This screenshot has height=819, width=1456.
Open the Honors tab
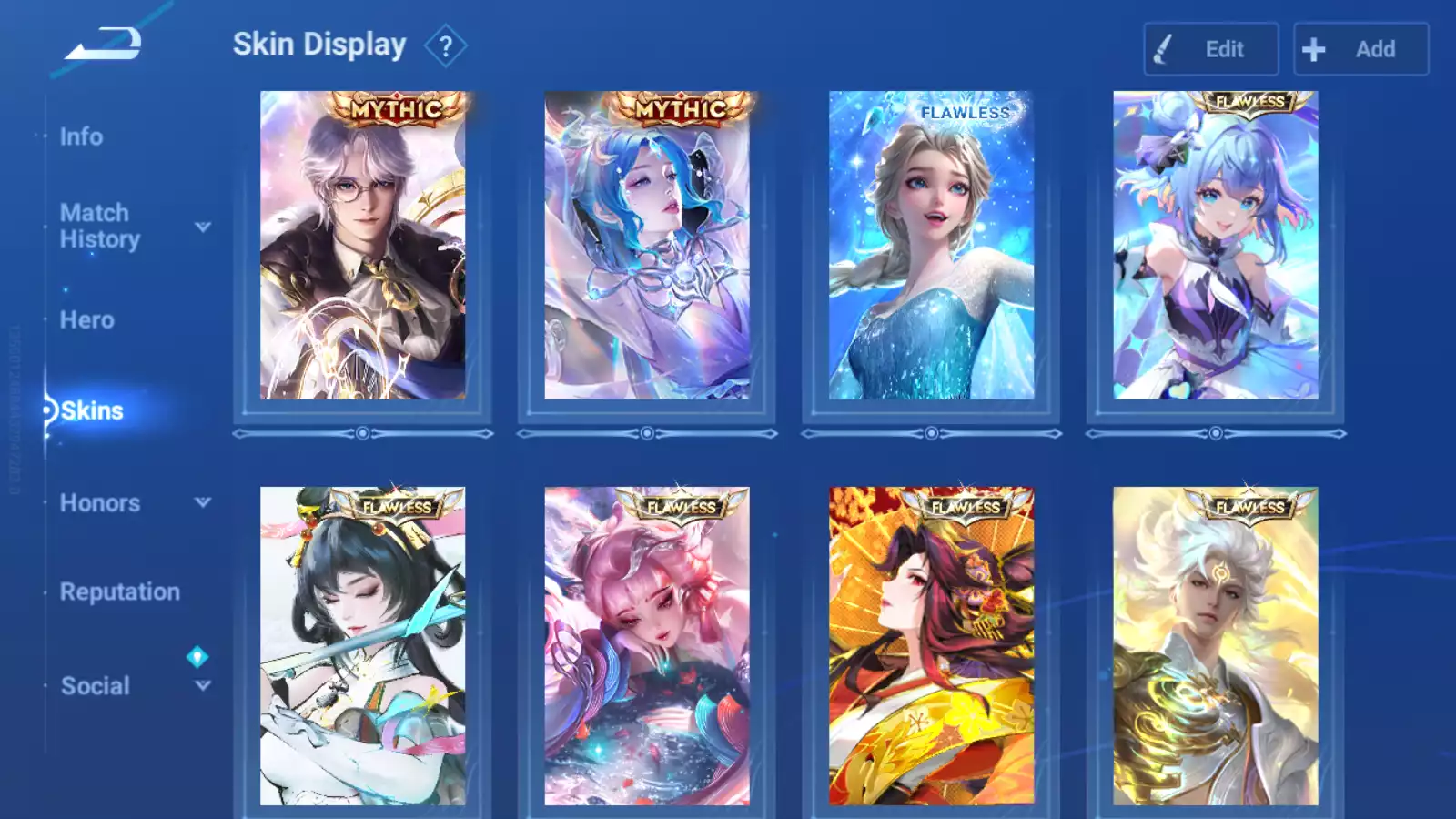tap(99, 503)
